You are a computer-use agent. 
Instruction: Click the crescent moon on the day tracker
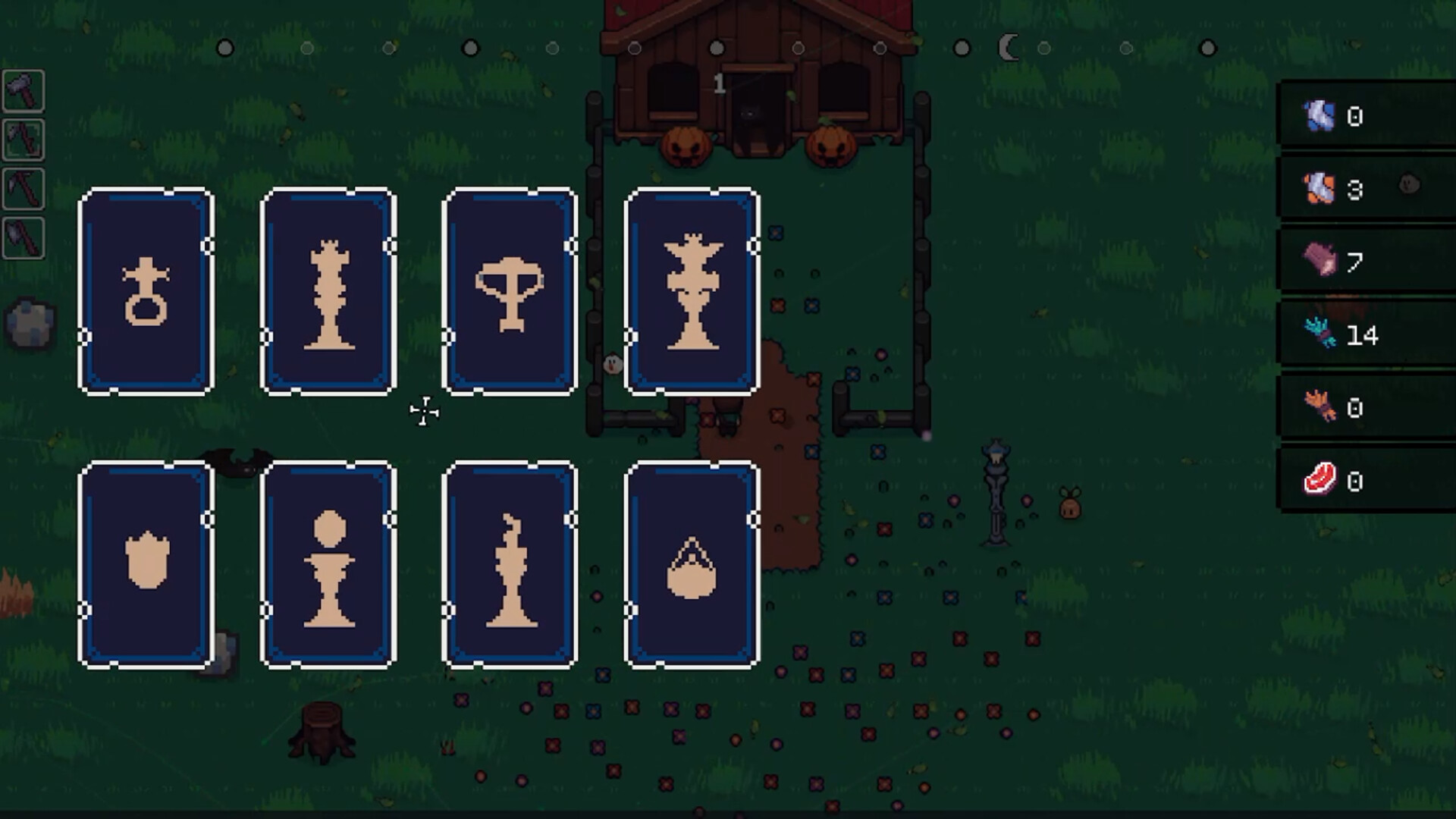coord(1009,47)
